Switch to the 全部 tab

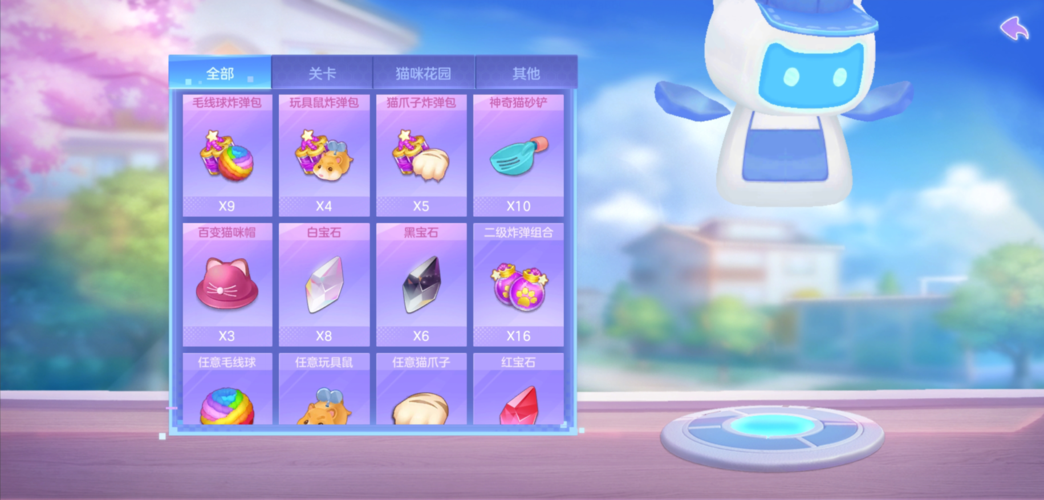(220, 73)
